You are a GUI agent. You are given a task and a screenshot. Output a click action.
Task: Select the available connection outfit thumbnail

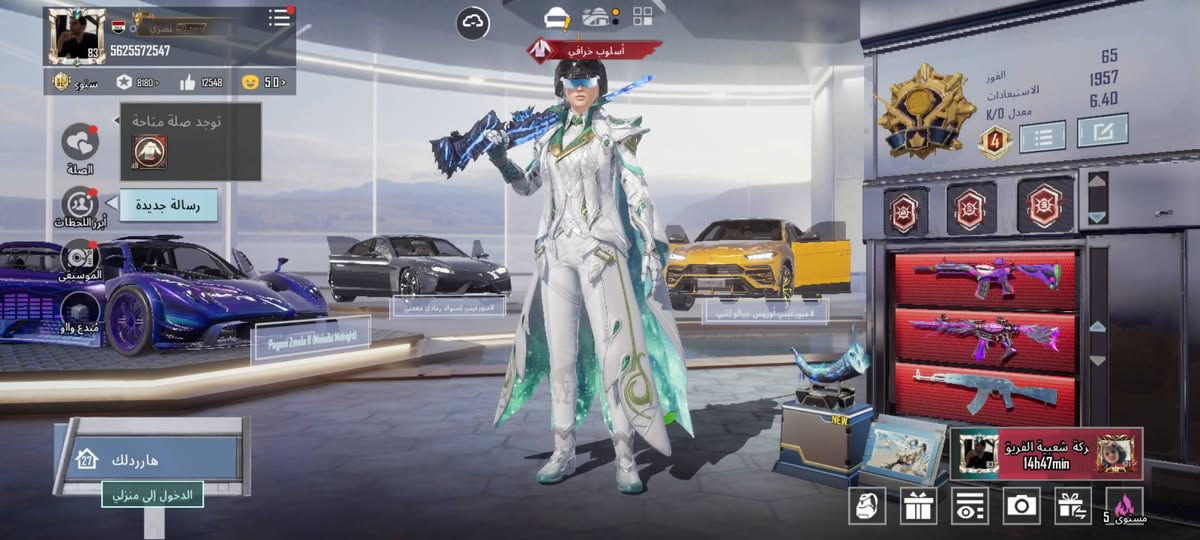(x=150, y=152)
